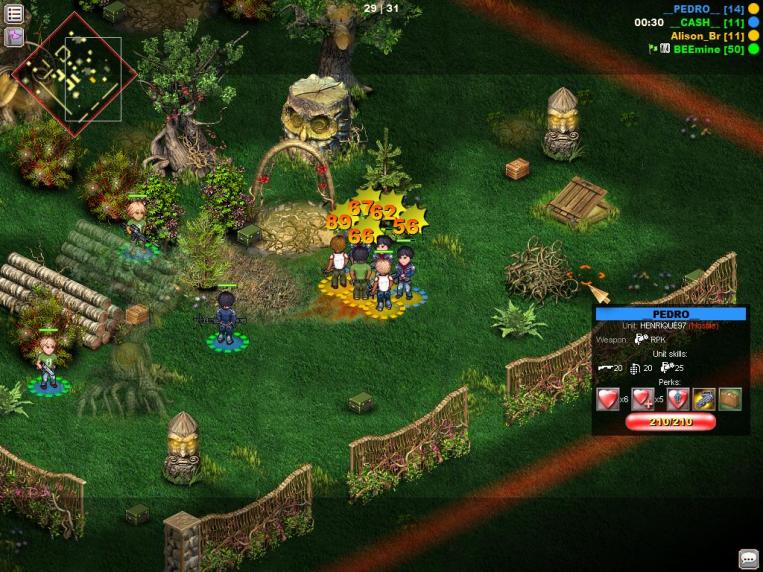Image resolution: width=763 pixels, height=572 pixels.
Task: Click the plain red heart perk
Action: coord(608,400)
